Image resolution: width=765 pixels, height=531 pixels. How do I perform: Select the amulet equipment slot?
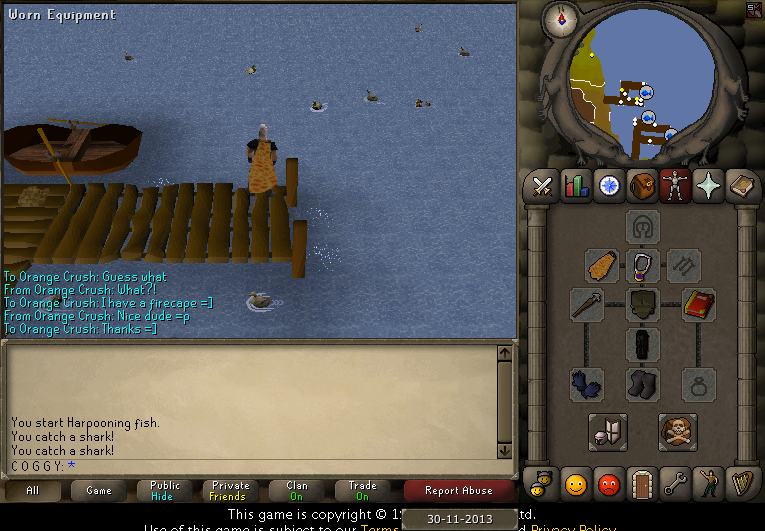point(643,266)
